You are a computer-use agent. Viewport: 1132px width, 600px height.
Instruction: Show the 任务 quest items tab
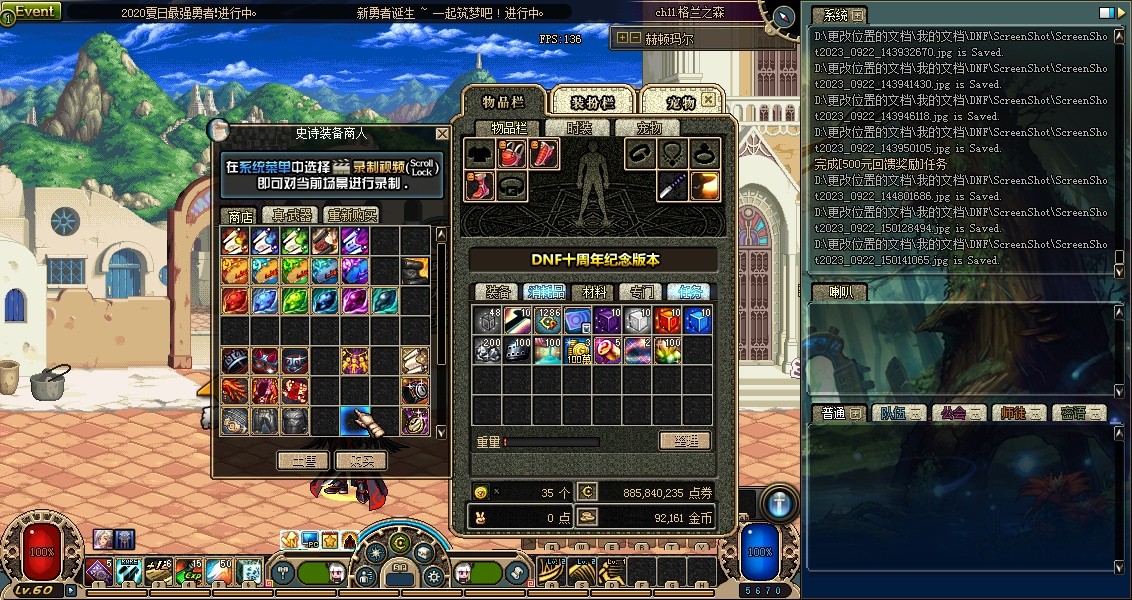[x=689, y=292]
